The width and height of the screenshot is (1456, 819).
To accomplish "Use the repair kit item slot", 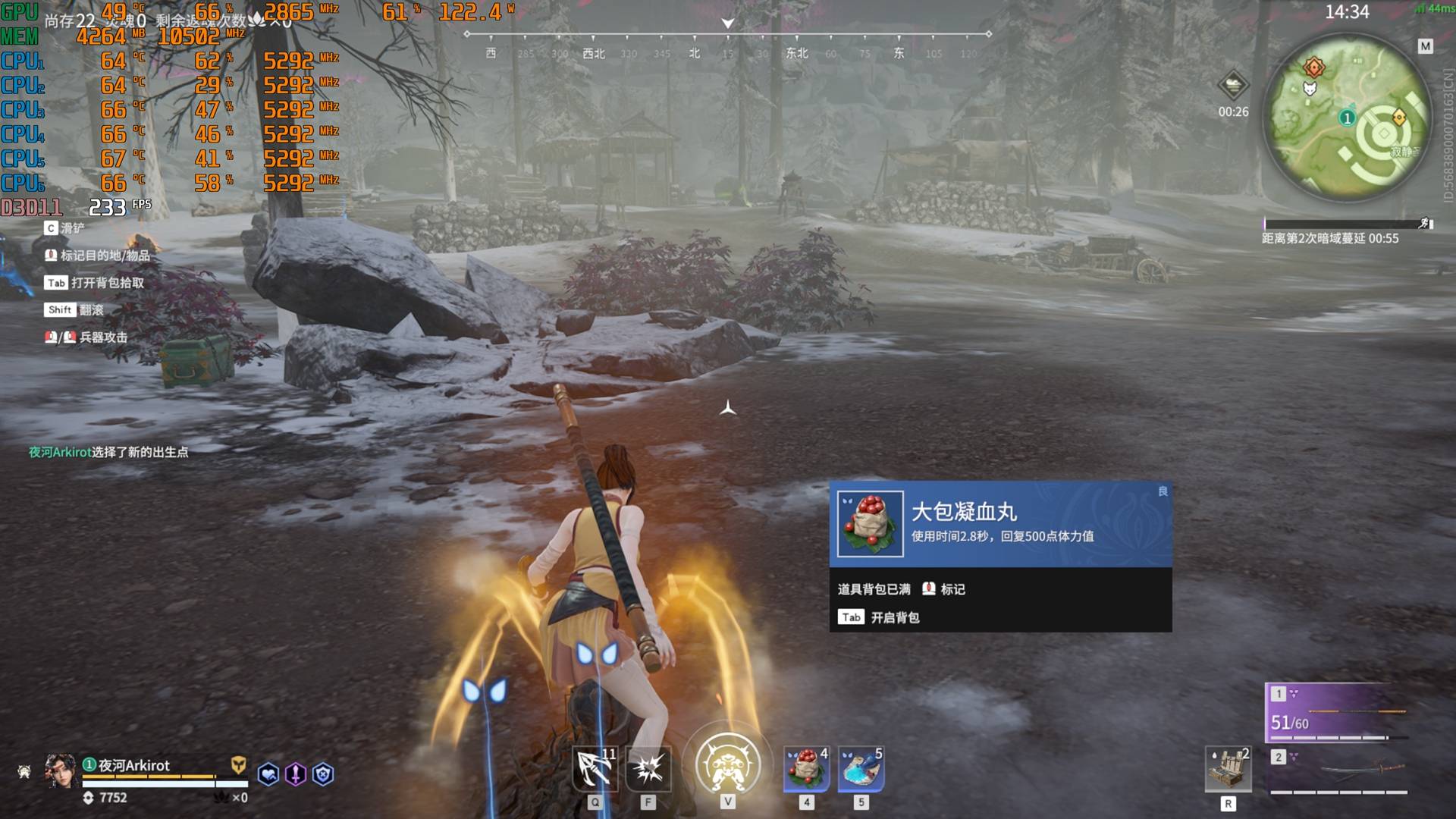I will click(1228, 770).
